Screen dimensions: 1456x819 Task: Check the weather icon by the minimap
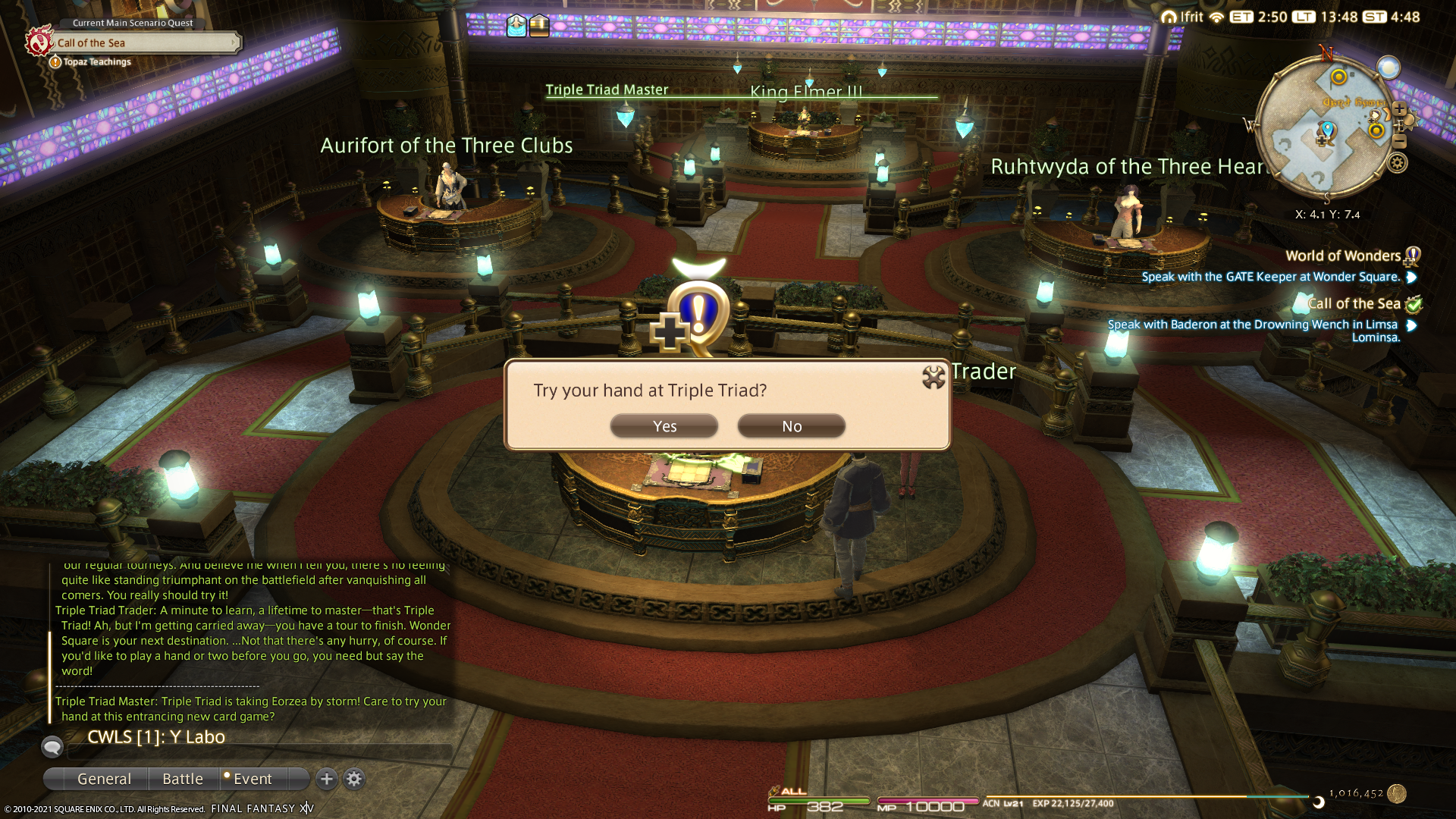pyautogui.click(x=1389, y=68)
